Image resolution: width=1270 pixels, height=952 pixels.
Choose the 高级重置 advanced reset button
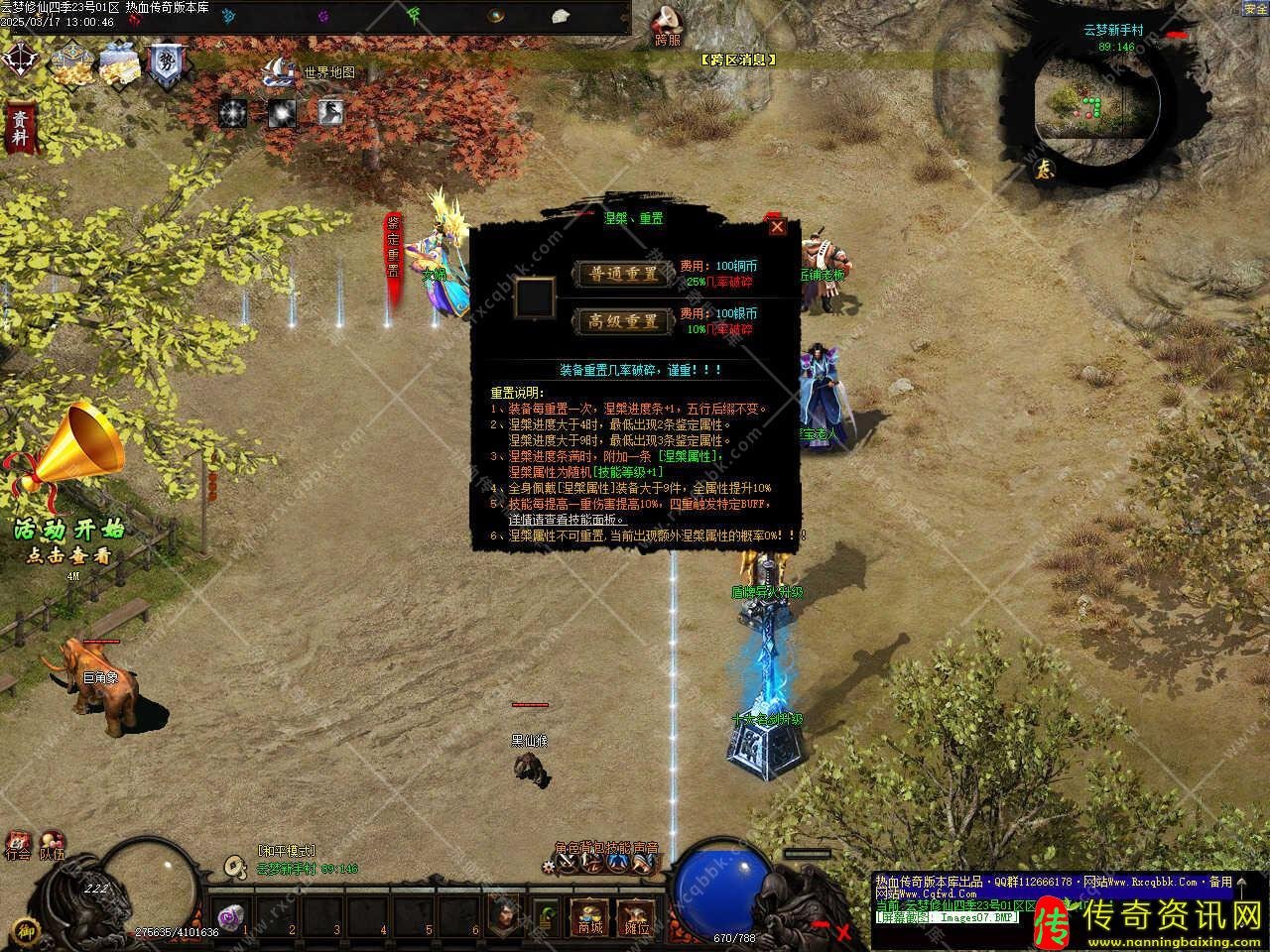pyautogui.click(x=623, y=320)
